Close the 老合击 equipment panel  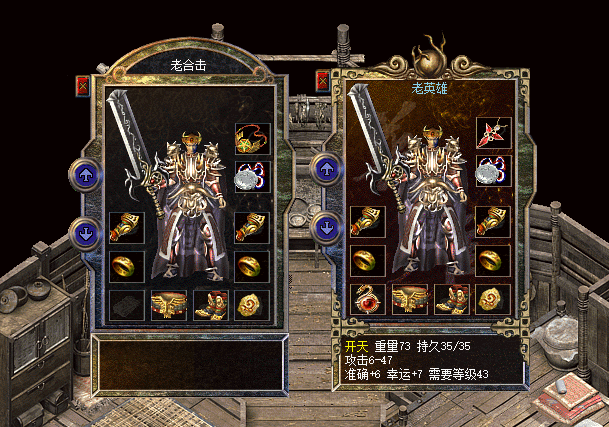[82, 86]
